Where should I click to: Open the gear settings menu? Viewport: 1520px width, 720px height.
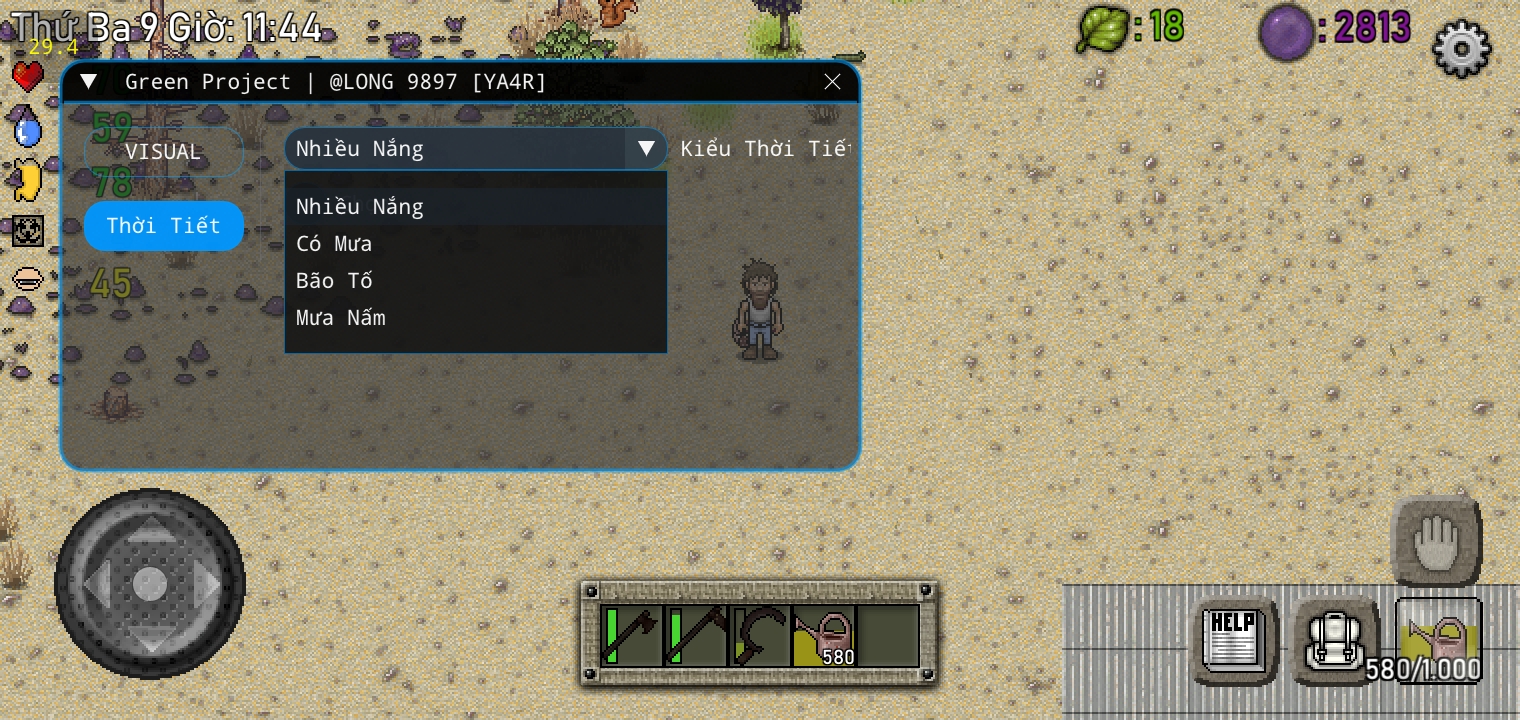pos(1461,47)
